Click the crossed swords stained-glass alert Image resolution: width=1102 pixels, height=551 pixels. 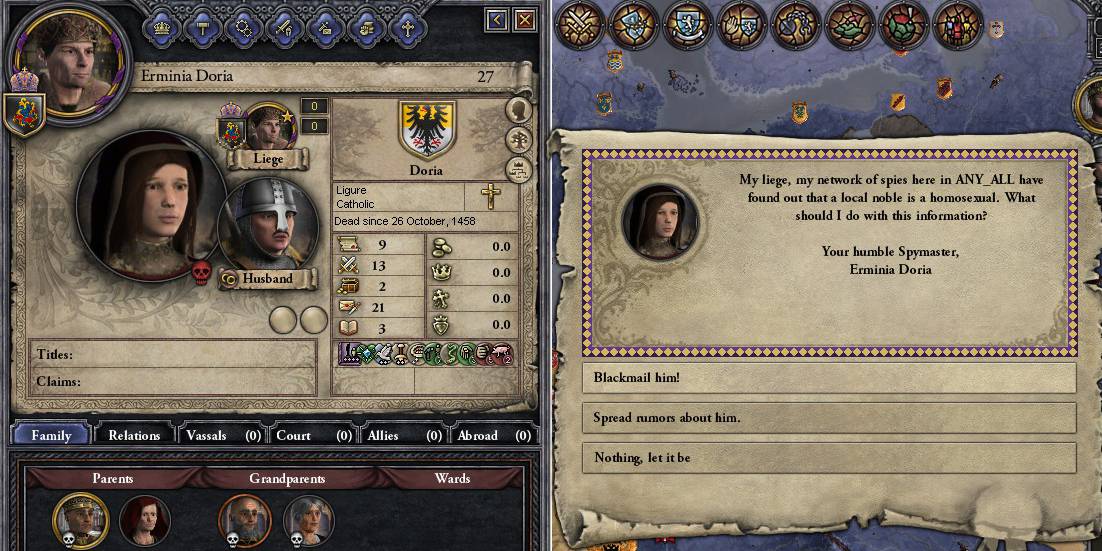click(x=578, y=23)
